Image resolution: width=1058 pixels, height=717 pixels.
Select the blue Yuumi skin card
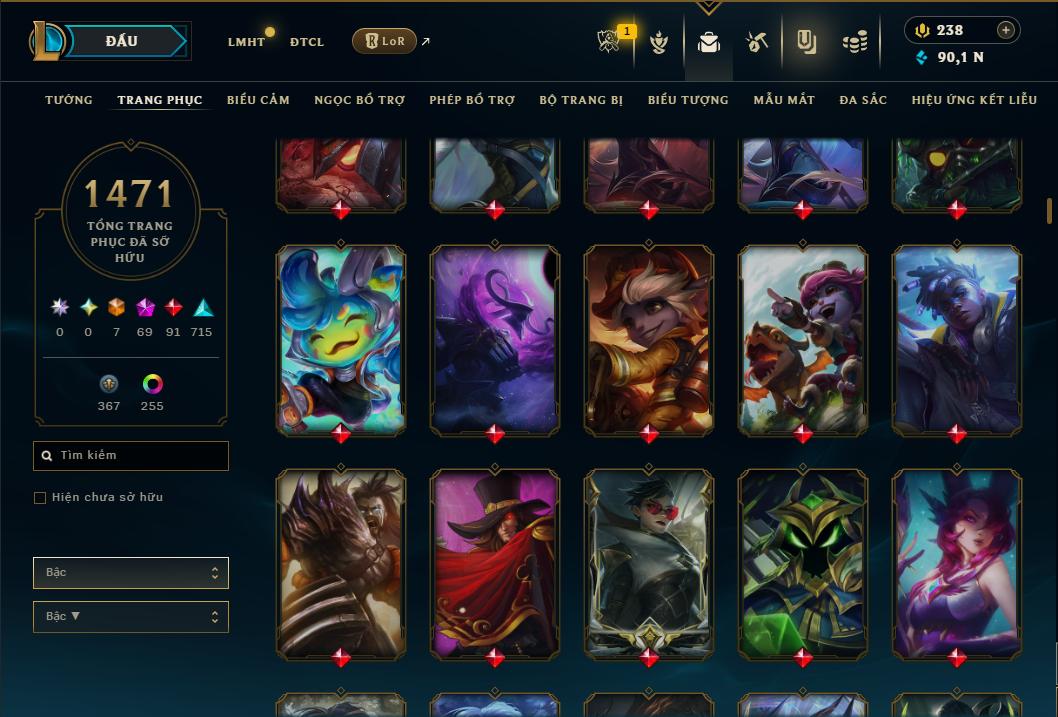(x=341, y=339)
